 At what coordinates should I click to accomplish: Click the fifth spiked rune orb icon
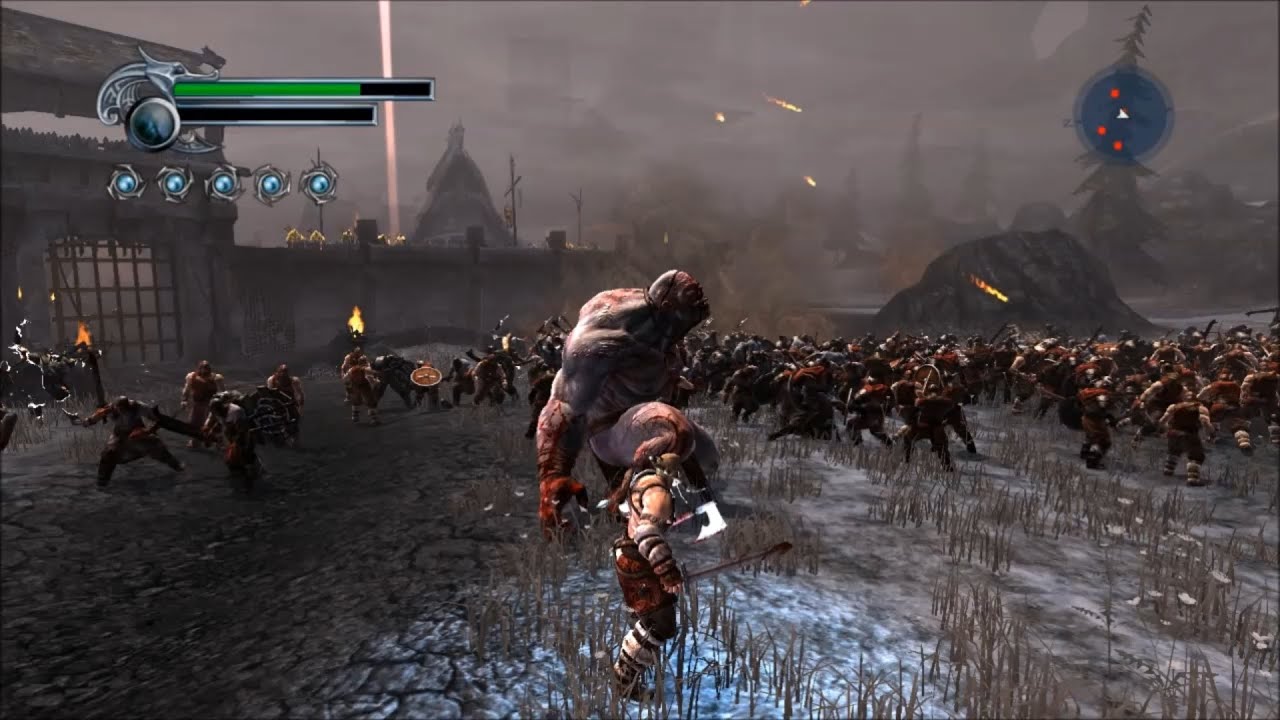pos(320,185)
